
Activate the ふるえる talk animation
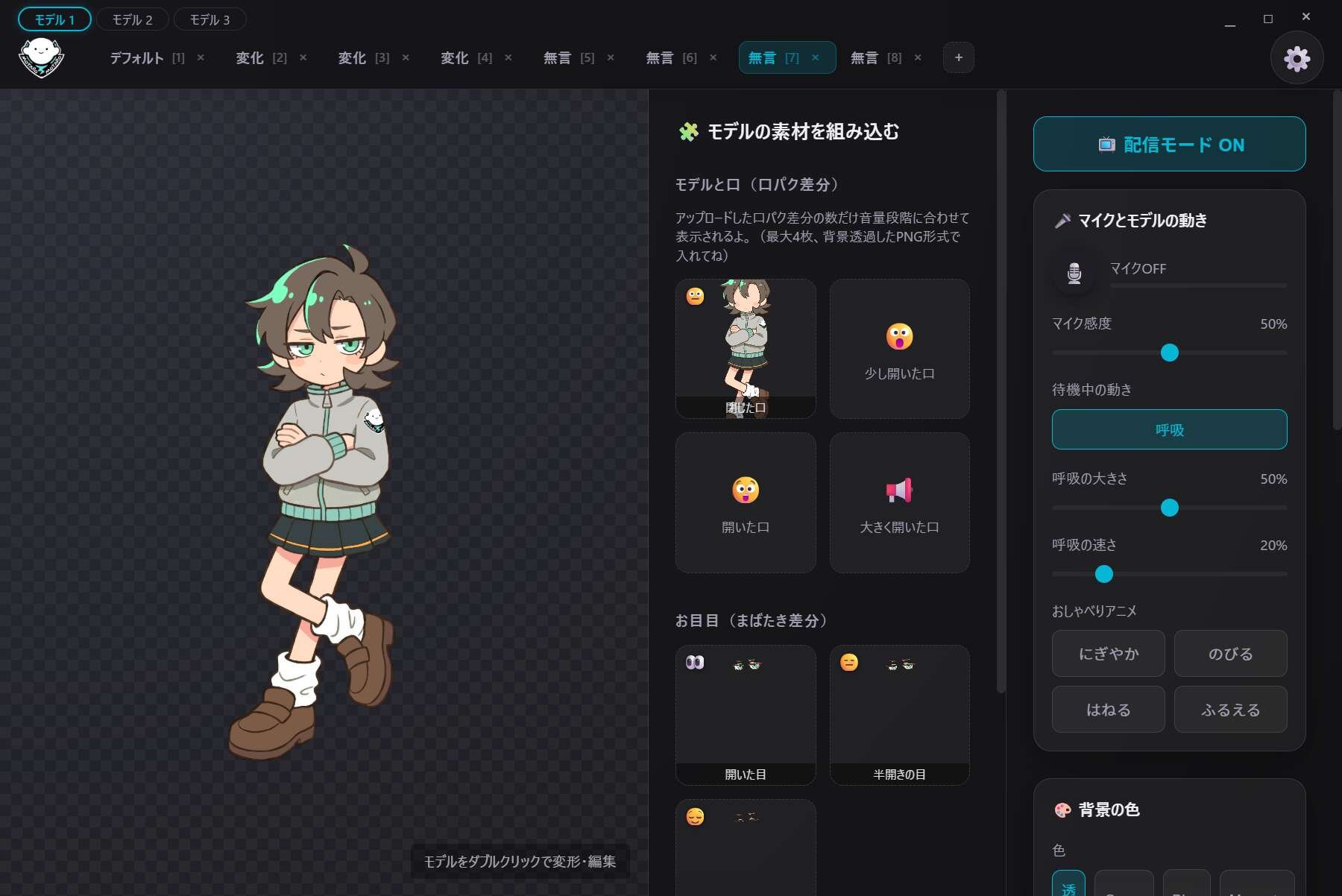(1230, 710)
